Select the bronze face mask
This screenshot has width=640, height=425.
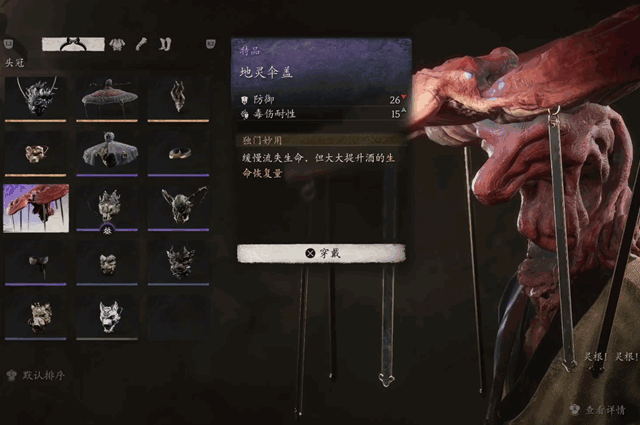coord(36,152)
